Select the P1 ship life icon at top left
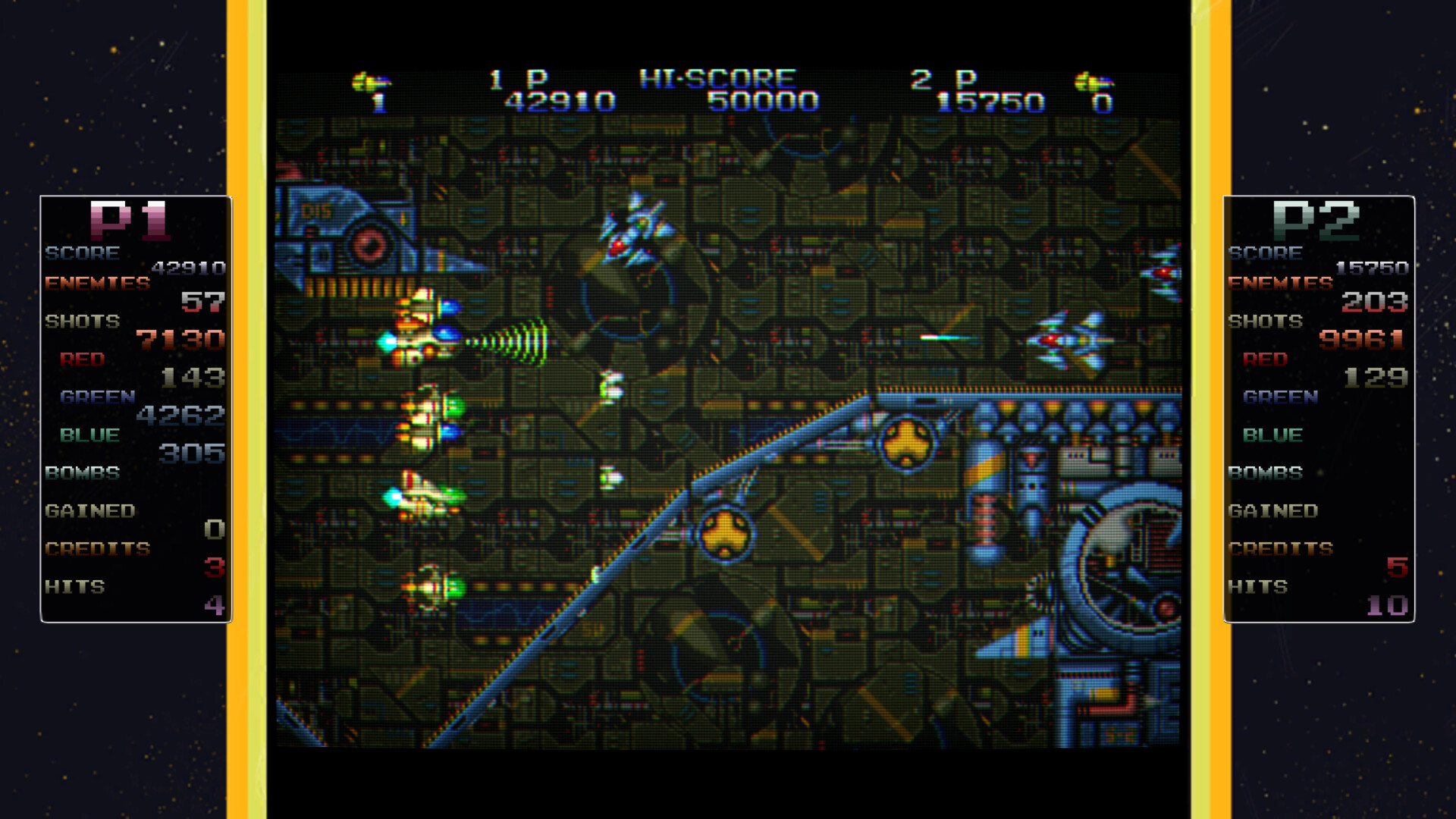Screen dimensions: 1456x819 point(372,81)
